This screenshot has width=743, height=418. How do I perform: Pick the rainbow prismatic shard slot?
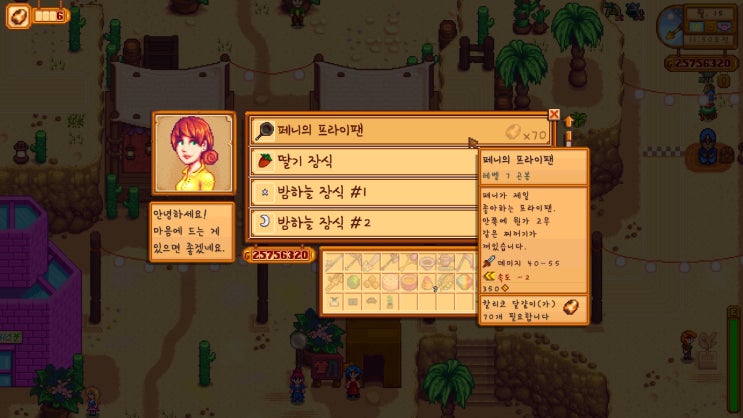[x=463, y=282]
